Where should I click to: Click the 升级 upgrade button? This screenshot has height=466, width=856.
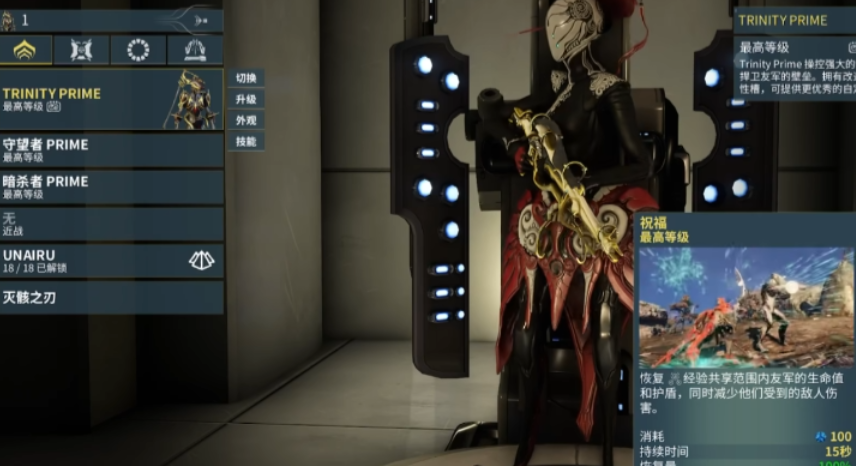click(245, 99)
